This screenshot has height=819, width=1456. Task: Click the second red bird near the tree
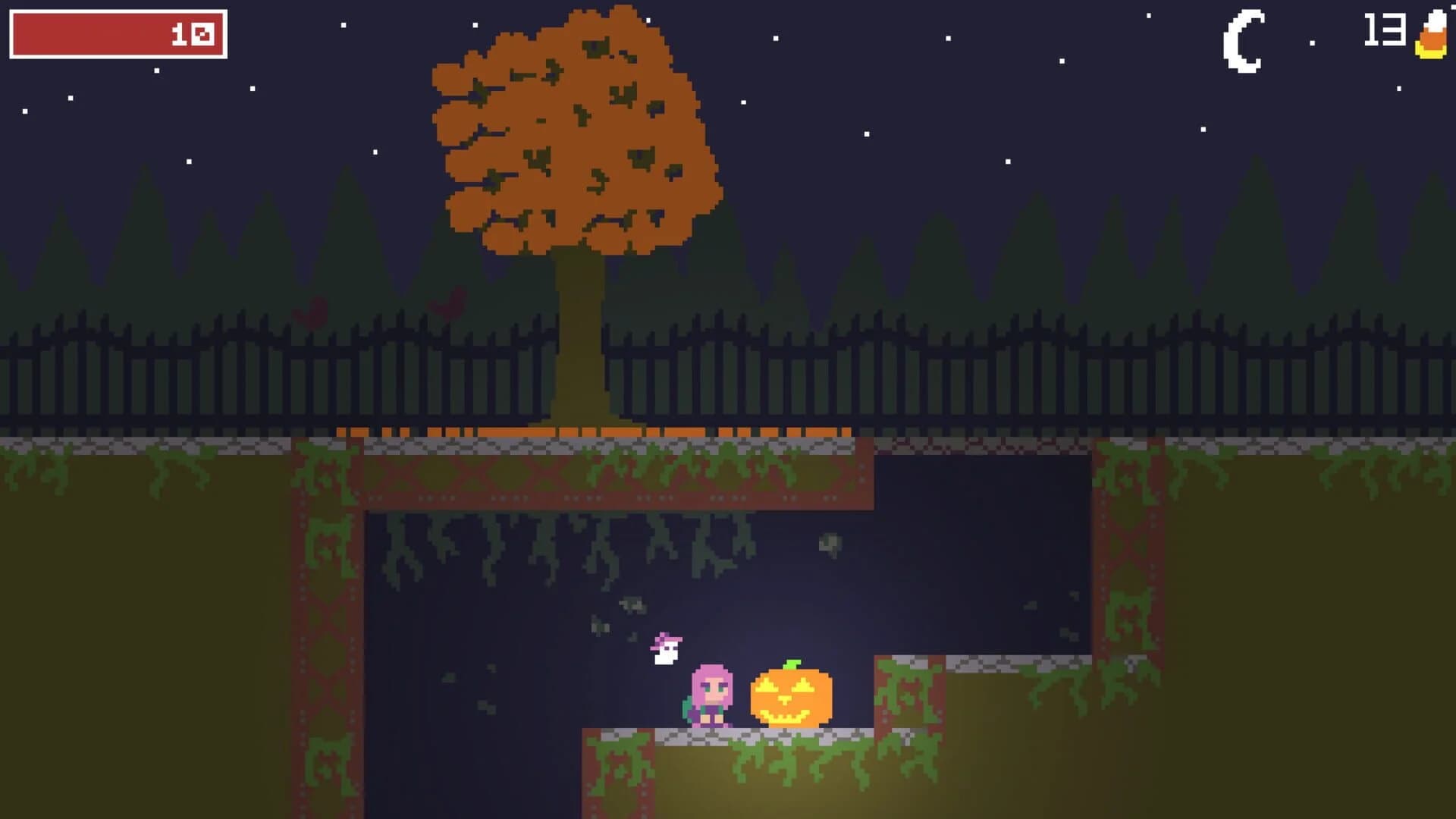(446, 305)
